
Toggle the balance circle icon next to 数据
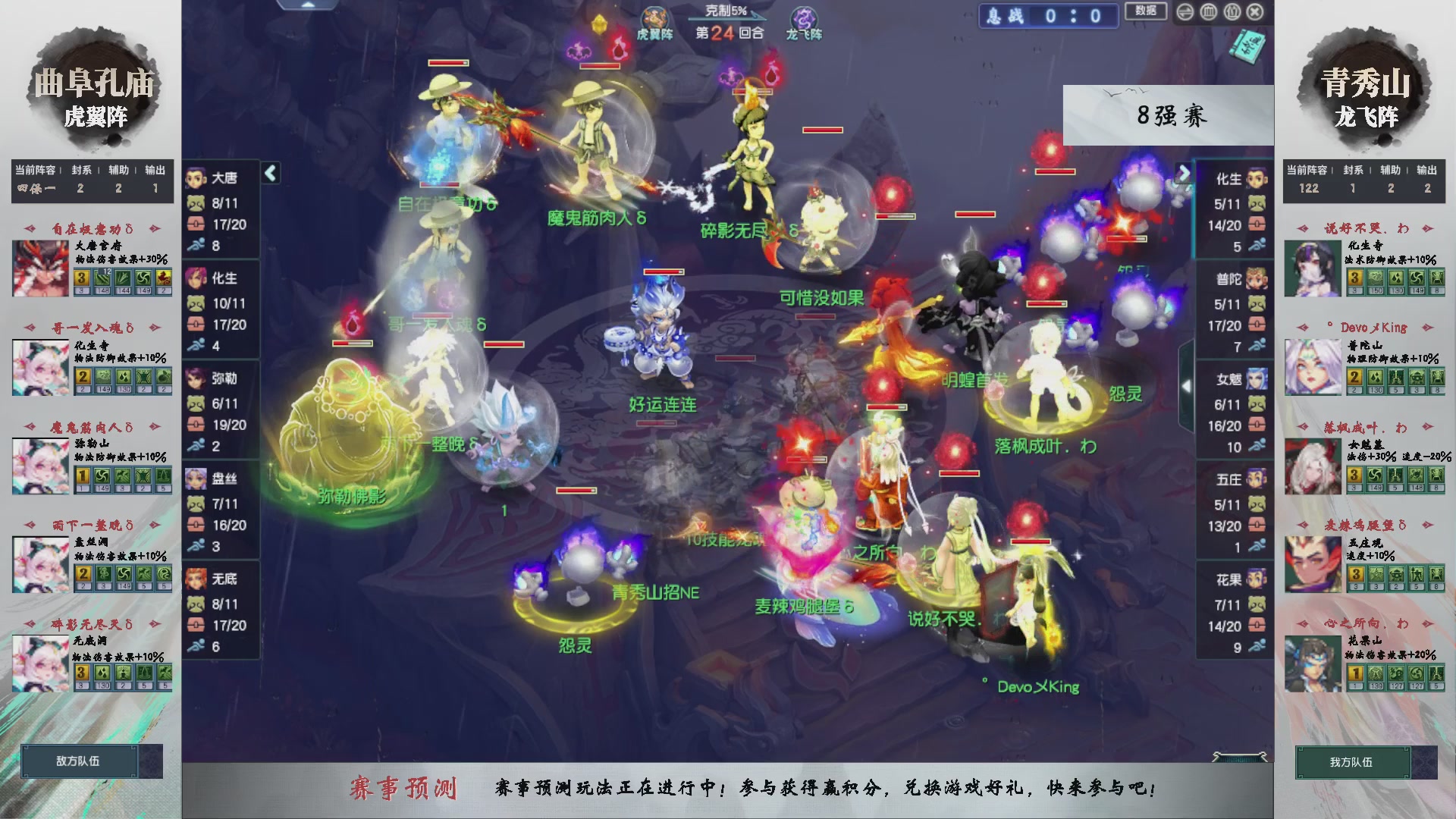(1185, 12)
